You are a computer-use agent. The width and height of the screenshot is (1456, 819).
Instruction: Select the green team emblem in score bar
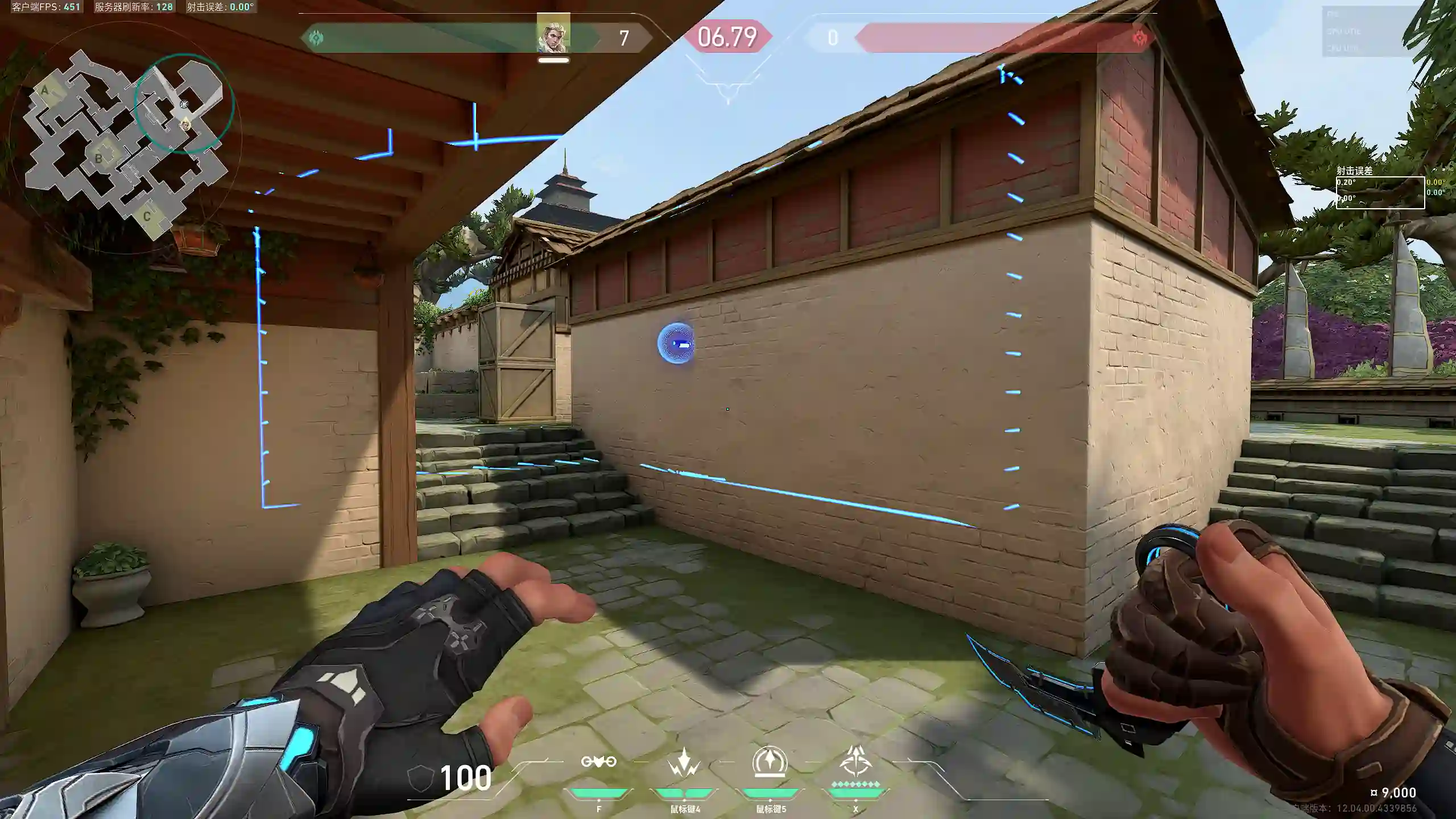coord(316,38)
